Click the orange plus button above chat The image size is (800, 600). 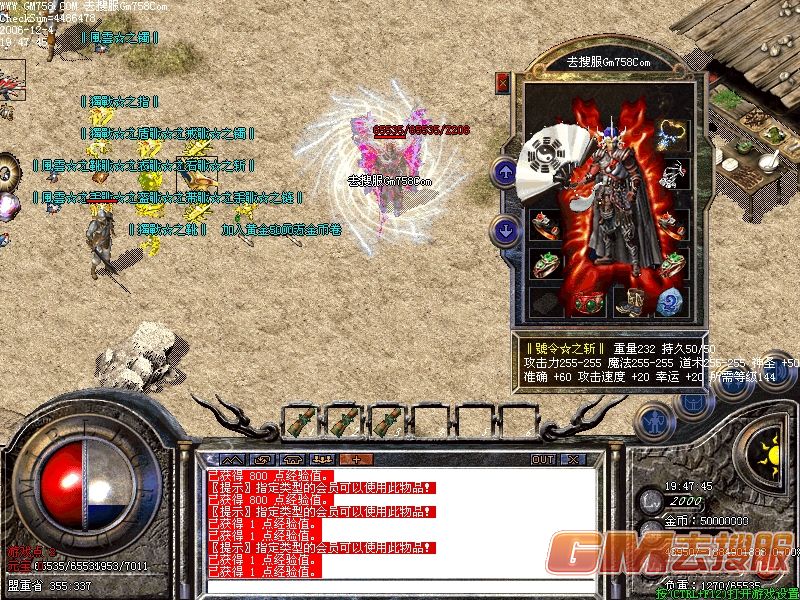click(x=355, y=459)
